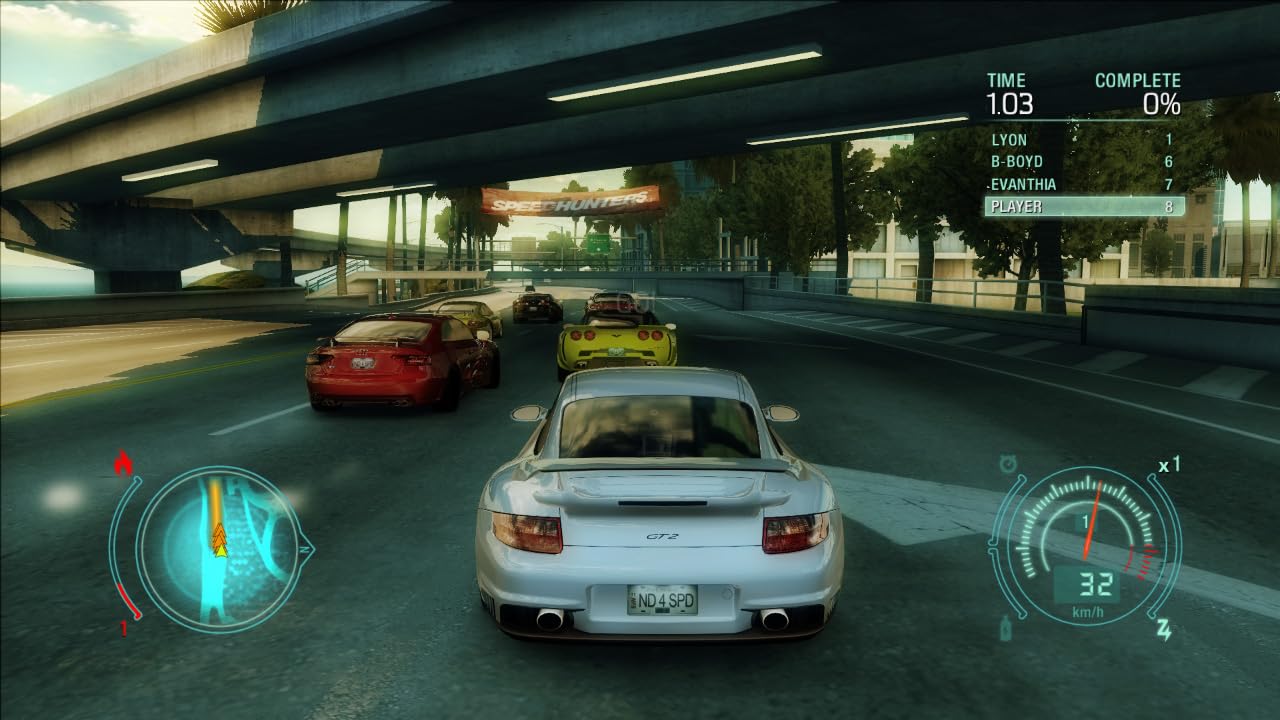The image size is (1280, 720).
Task: Select the LYON leaderboard row
Action: coord(1082,140)
